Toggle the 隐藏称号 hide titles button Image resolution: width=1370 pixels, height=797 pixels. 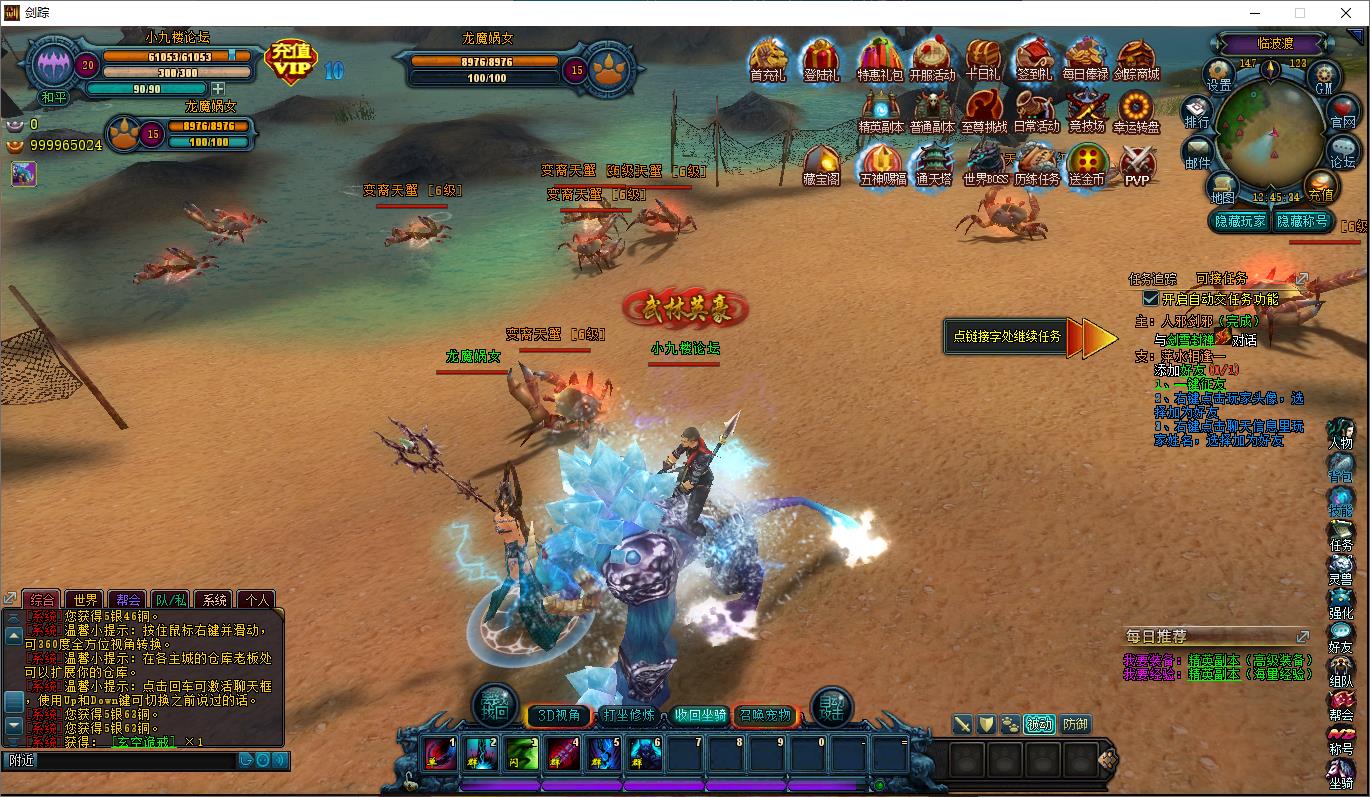tap(1300, 222)
